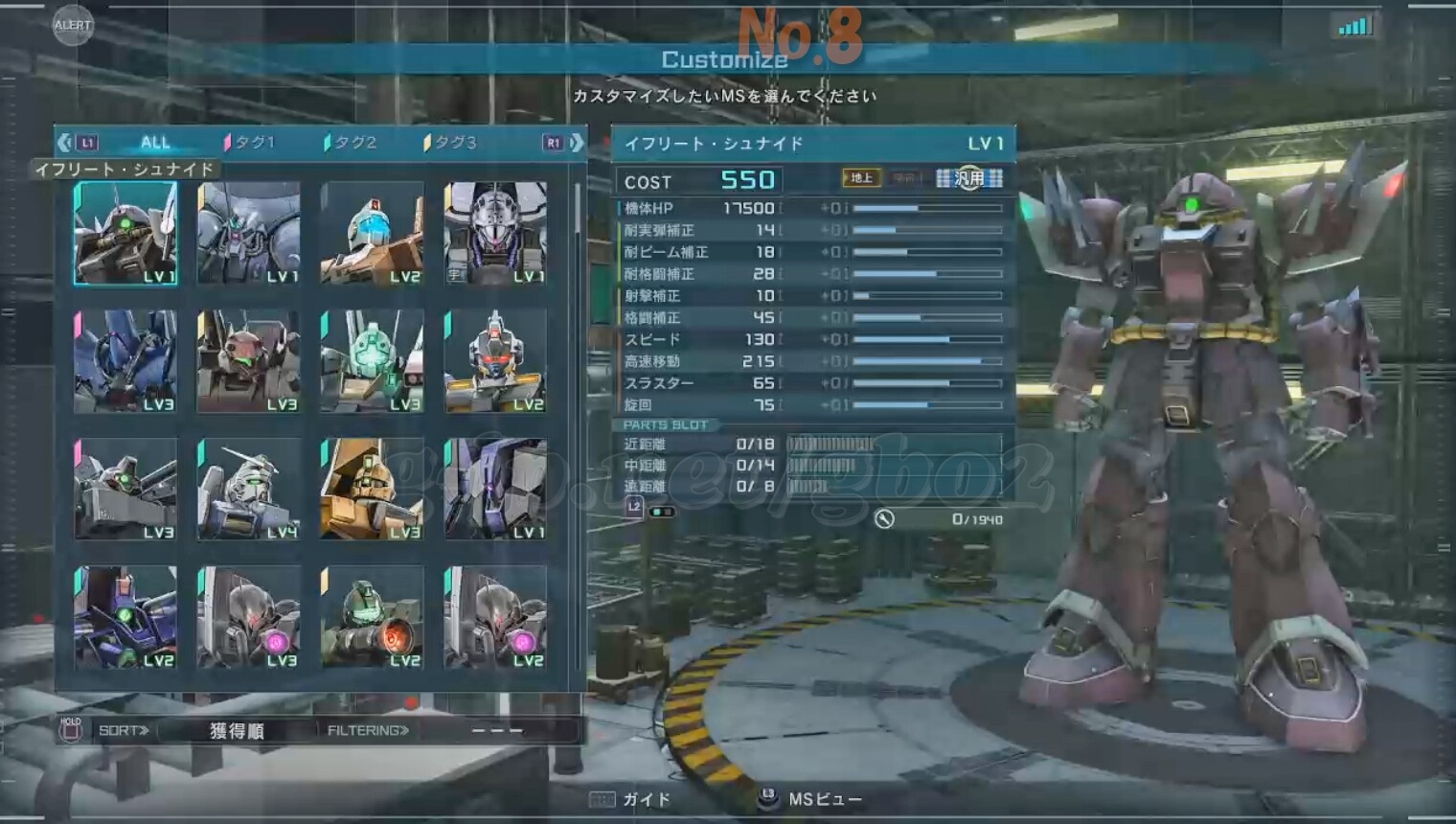
Task: Go to previous tag page arrow
Action: pyautogui.click(x=64, y=143)
